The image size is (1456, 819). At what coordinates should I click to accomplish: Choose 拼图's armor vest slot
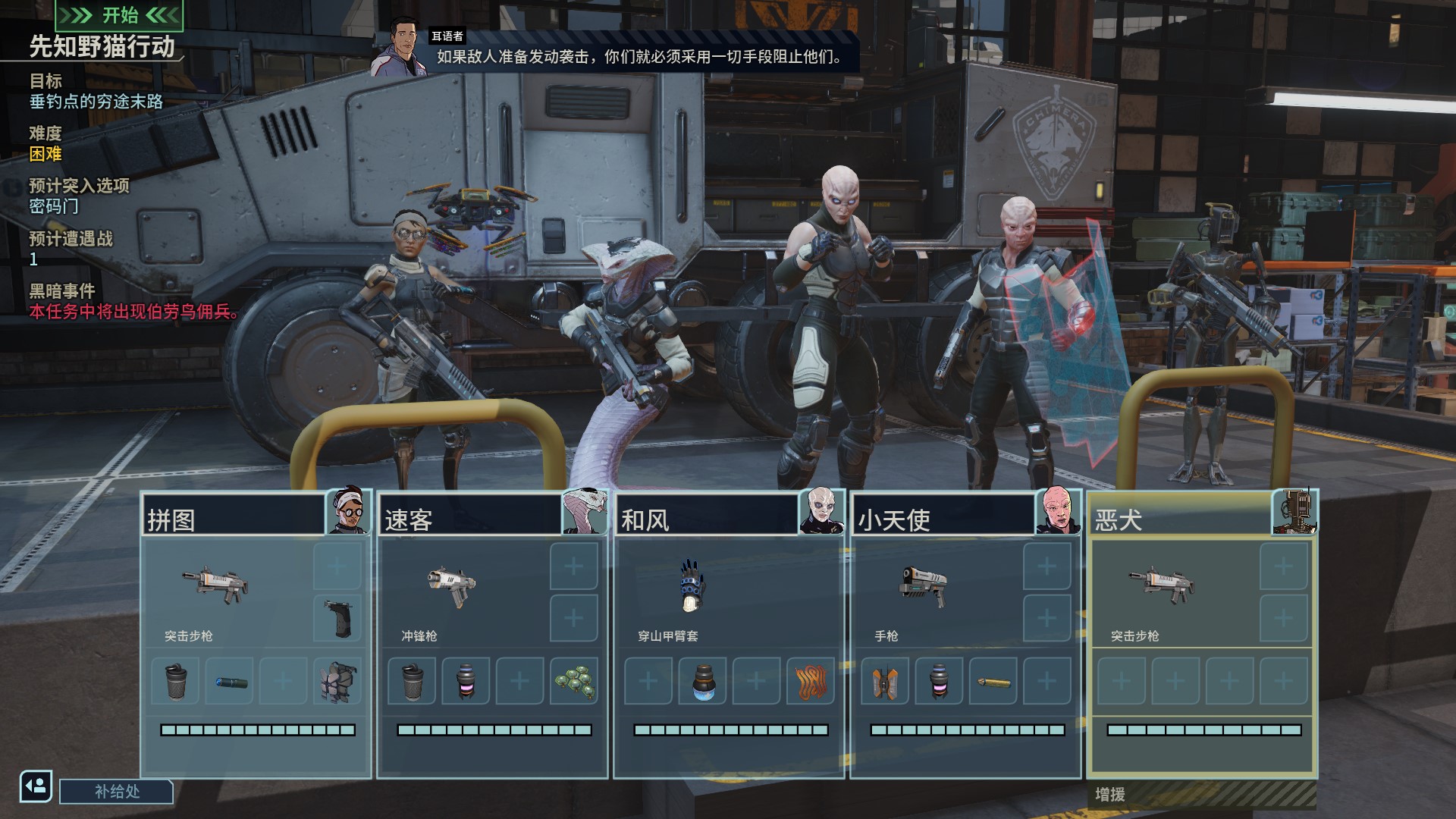(337, 681)
